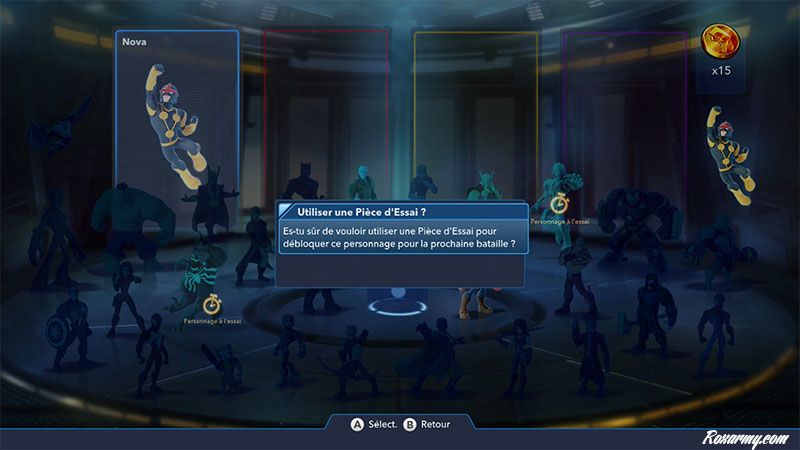
Task: Pick the empty yellow-bordered team slot
Action: [x=475, y=110]
